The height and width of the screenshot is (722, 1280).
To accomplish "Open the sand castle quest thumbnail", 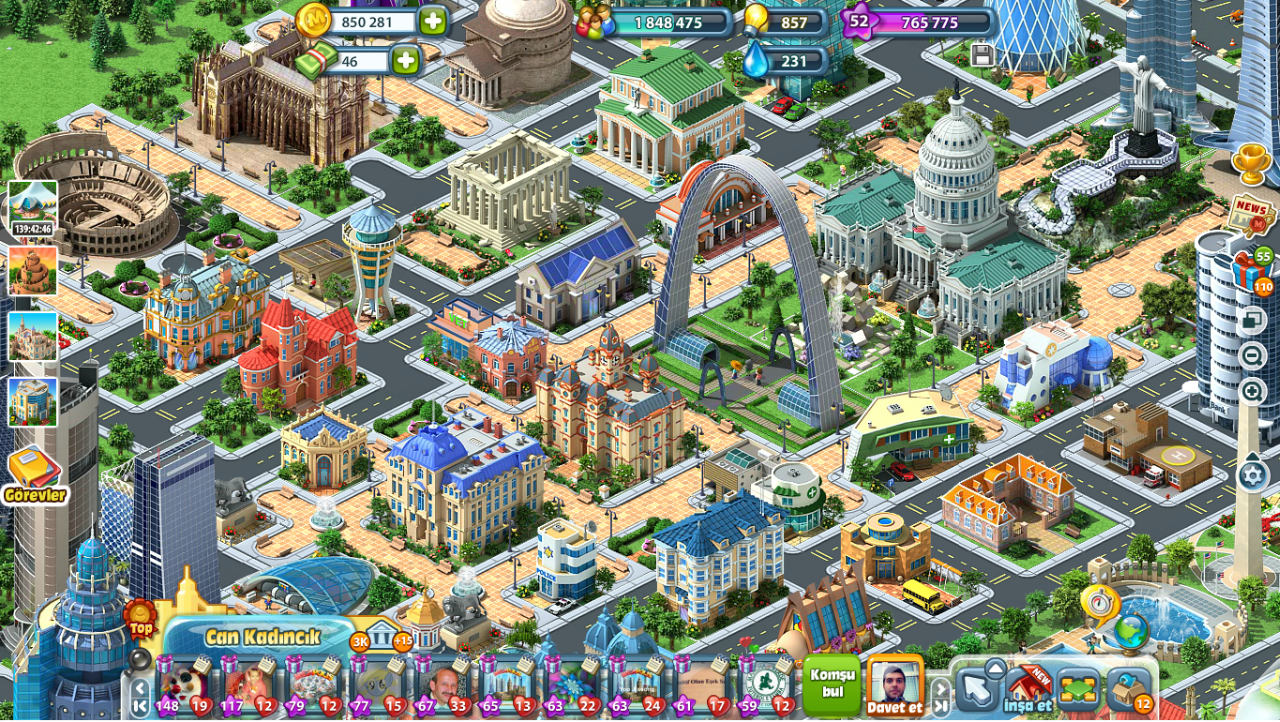I will (x=33, y=337).
